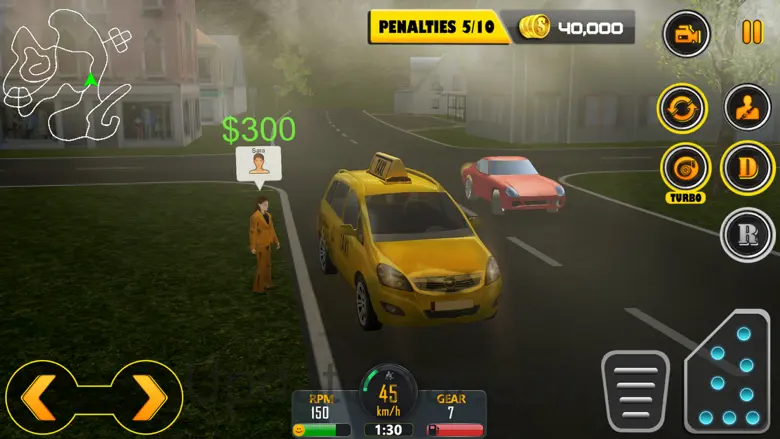Image resolution: width=780 pixels, height=439 pixels.
Task: Steer left with the left arrow
Action: 39,398
